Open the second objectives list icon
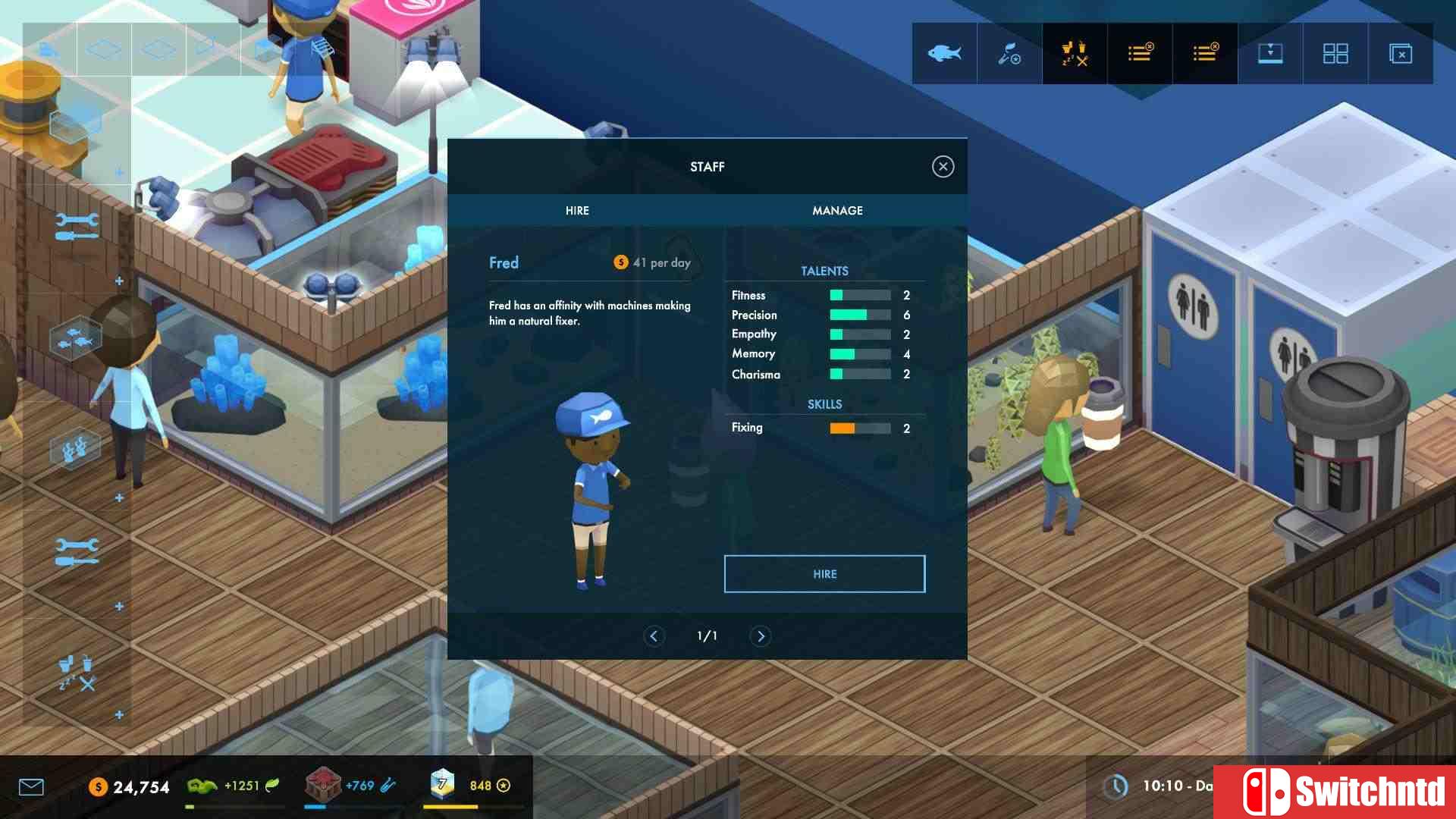 click(x=1205, y=53)
